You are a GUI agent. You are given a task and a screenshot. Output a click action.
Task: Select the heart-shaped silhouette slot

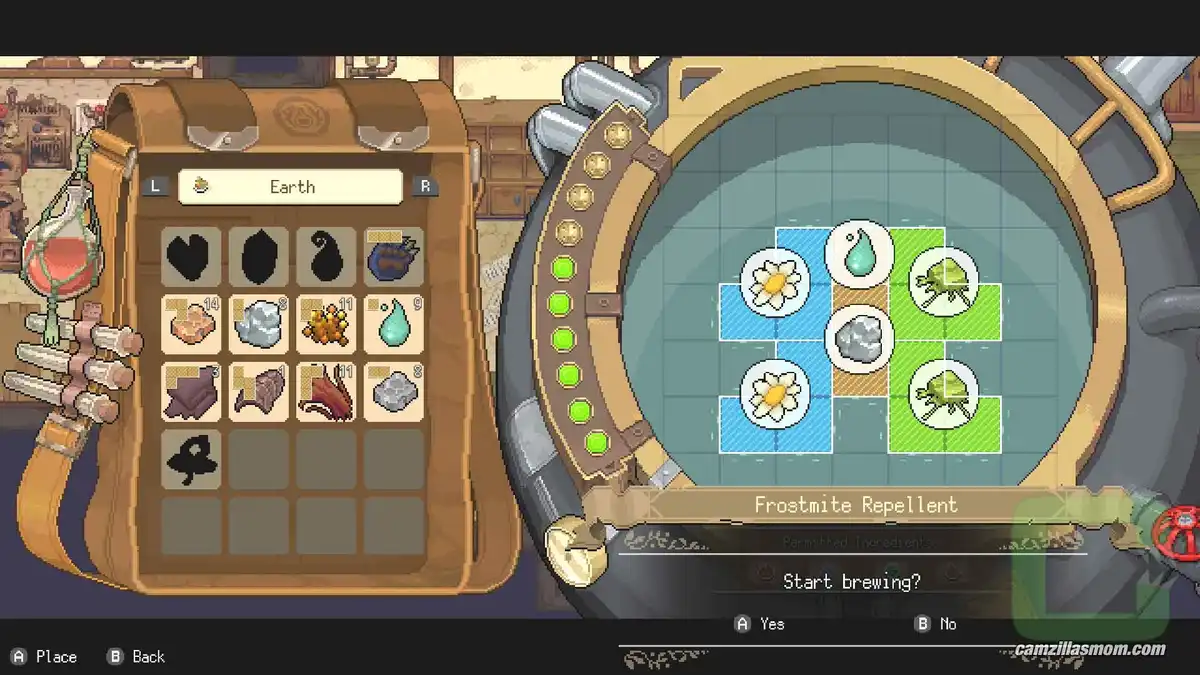(191, 257)
